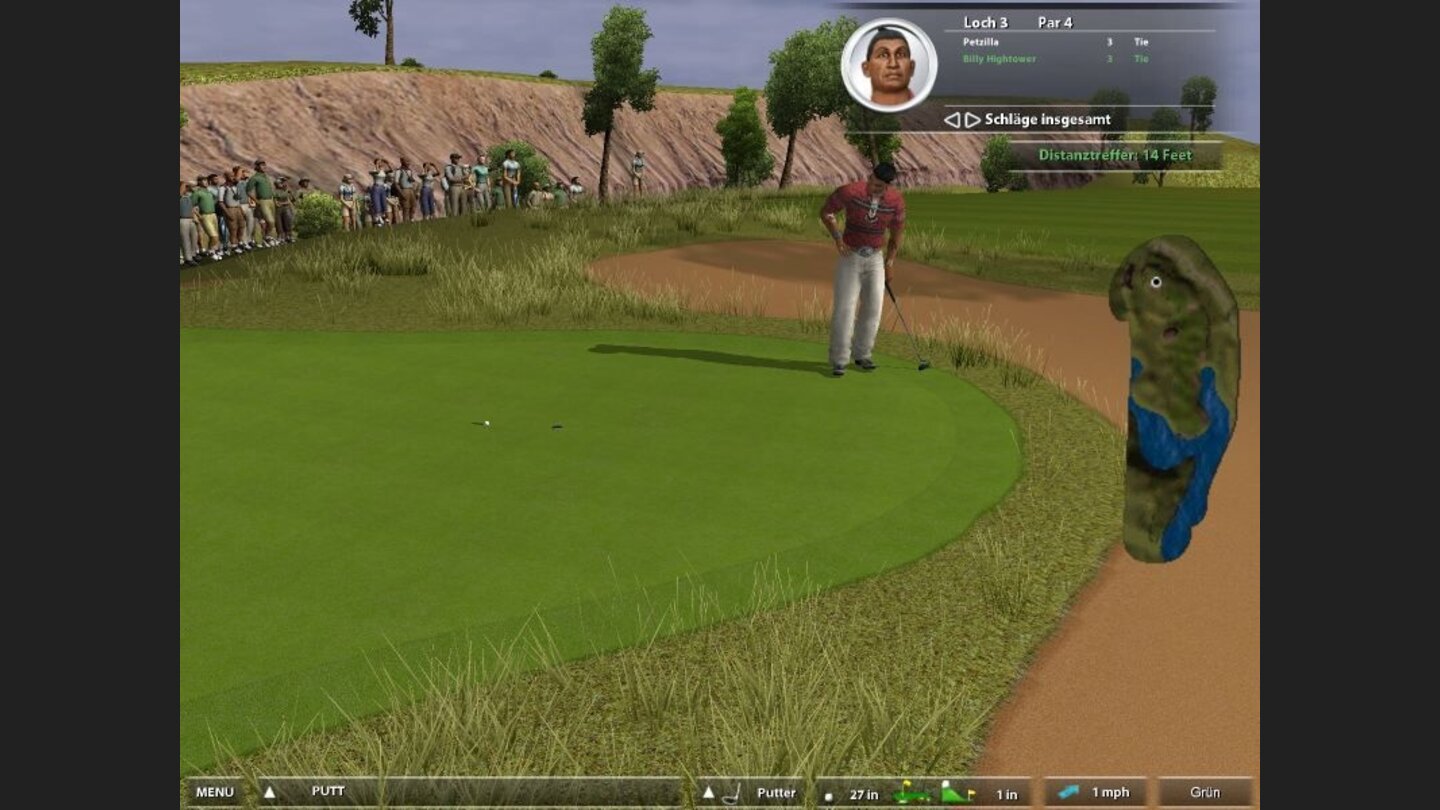The height and width of the screenshot is (810, 1440).
Task: Click the hole overview minimap
Action: pos(1175,398)
